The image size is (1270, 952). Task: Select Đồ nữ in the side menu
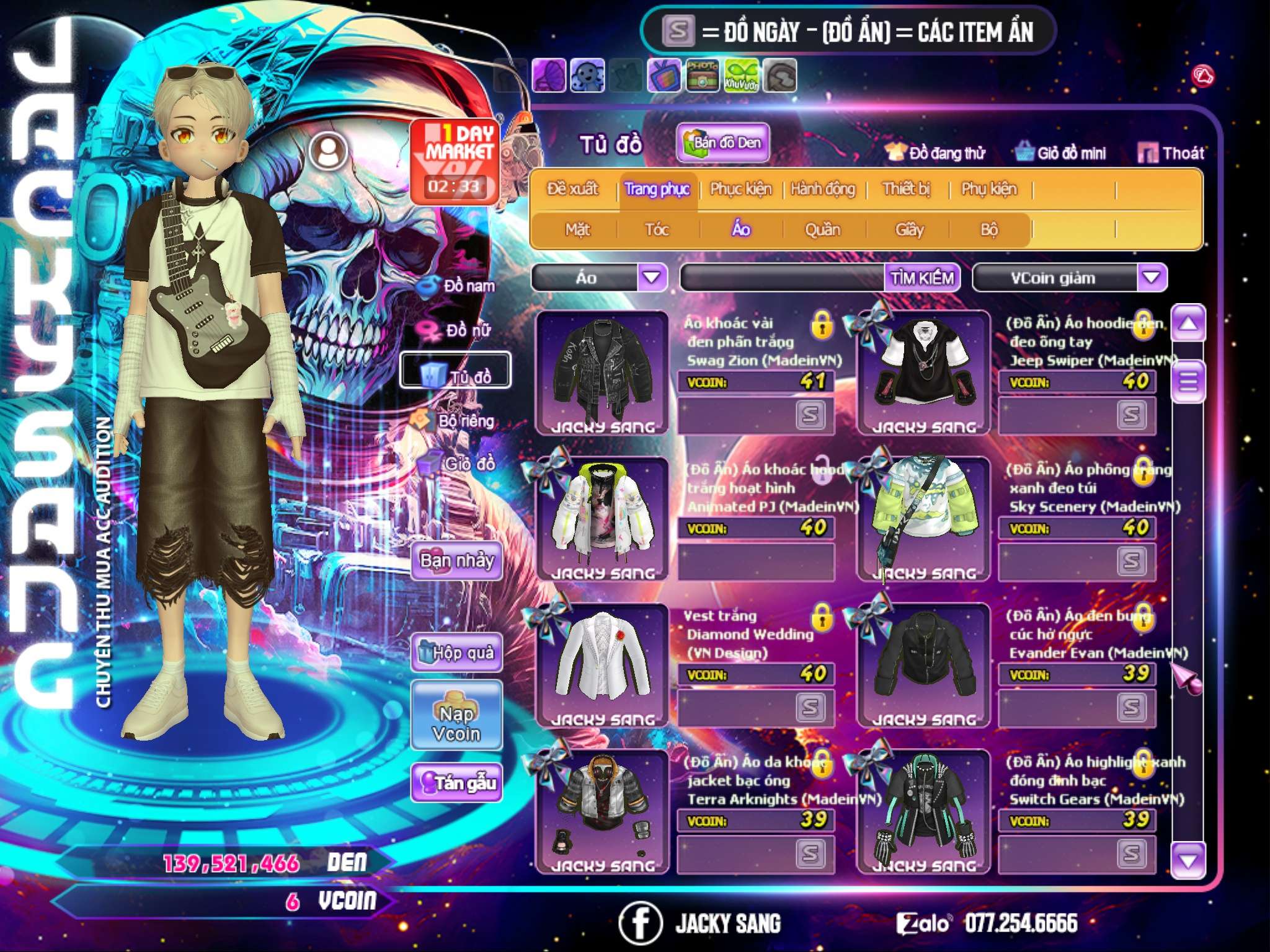(x=458, y=330)
